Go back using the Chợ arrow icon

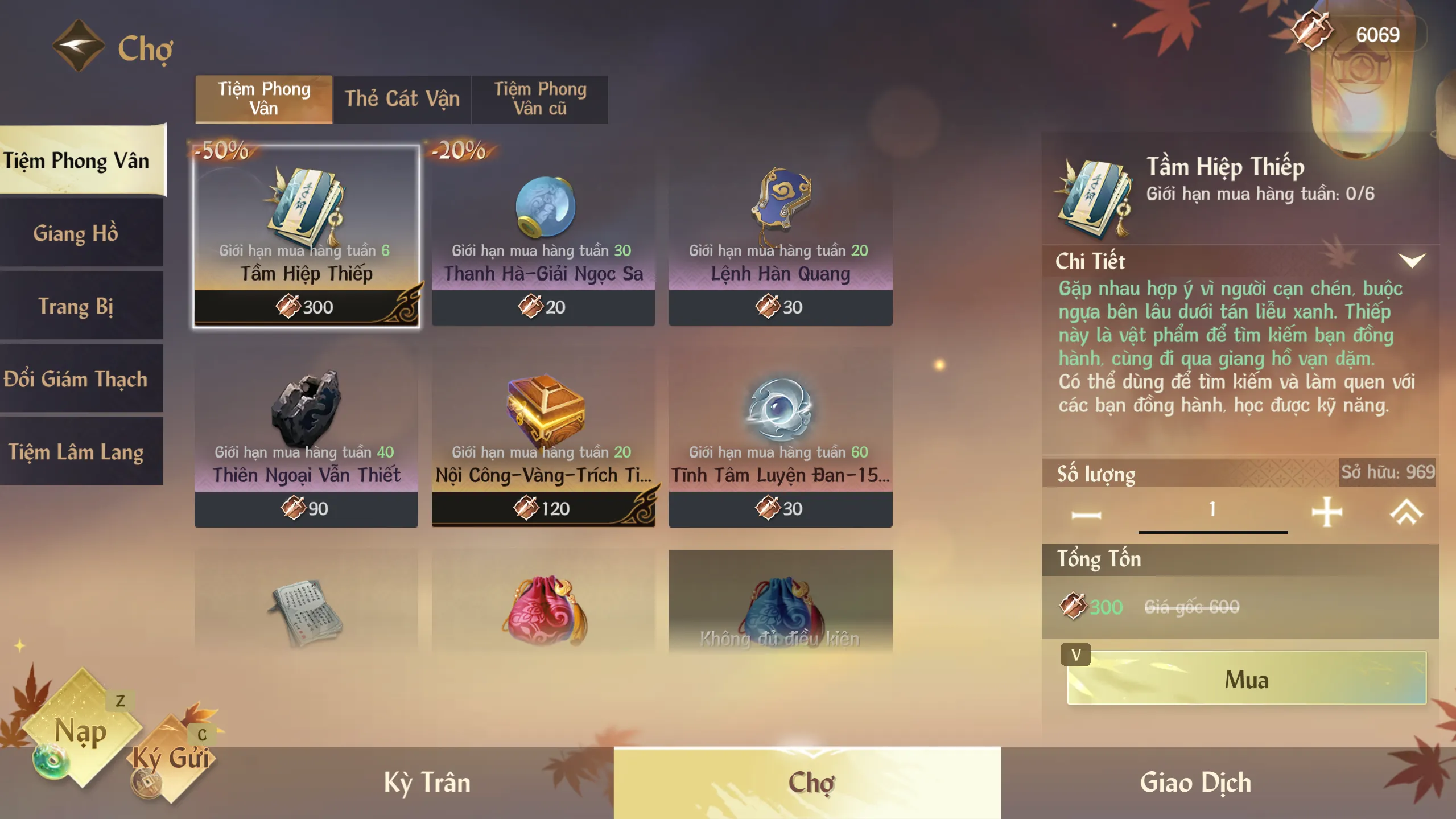coord(78,46)
